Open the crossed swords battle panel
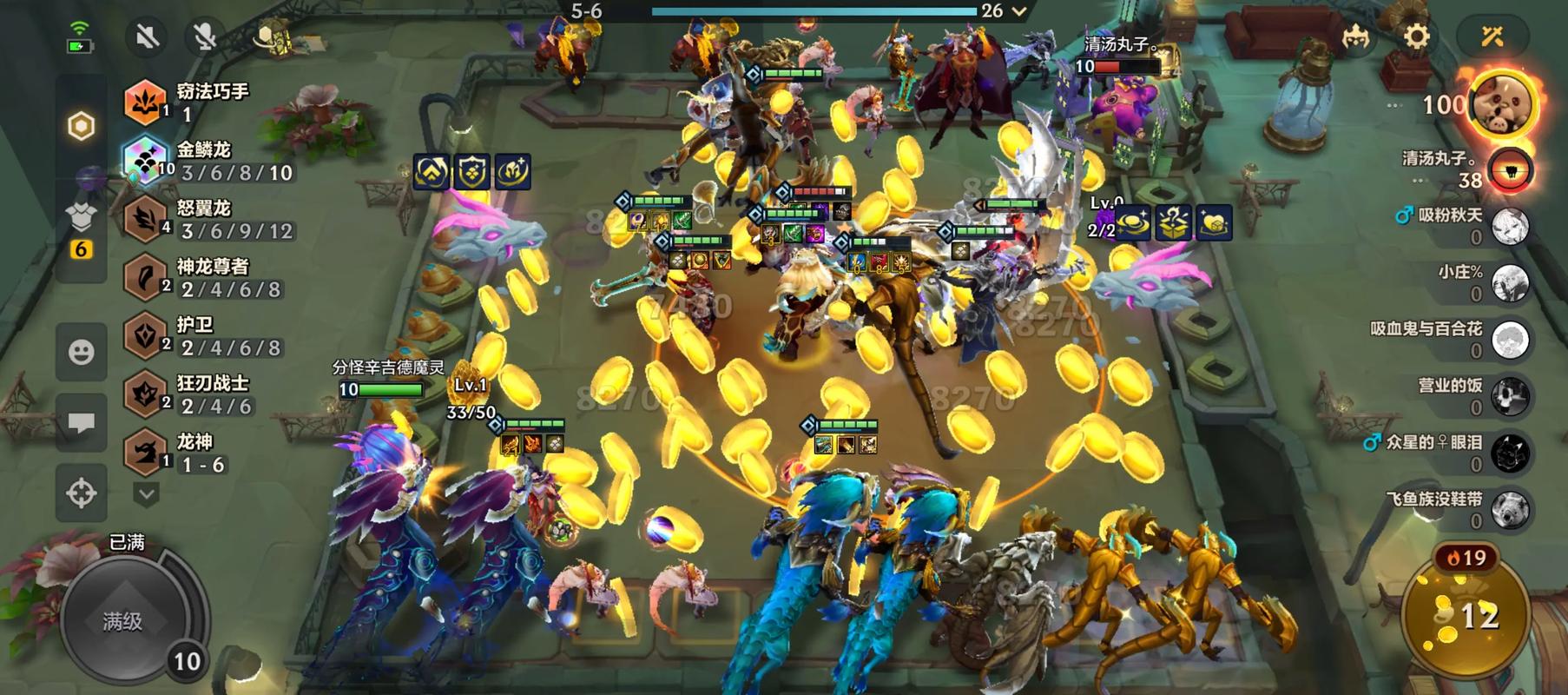The height and width of the screenshot is (695, 1568). click(x=1492, y=36)
